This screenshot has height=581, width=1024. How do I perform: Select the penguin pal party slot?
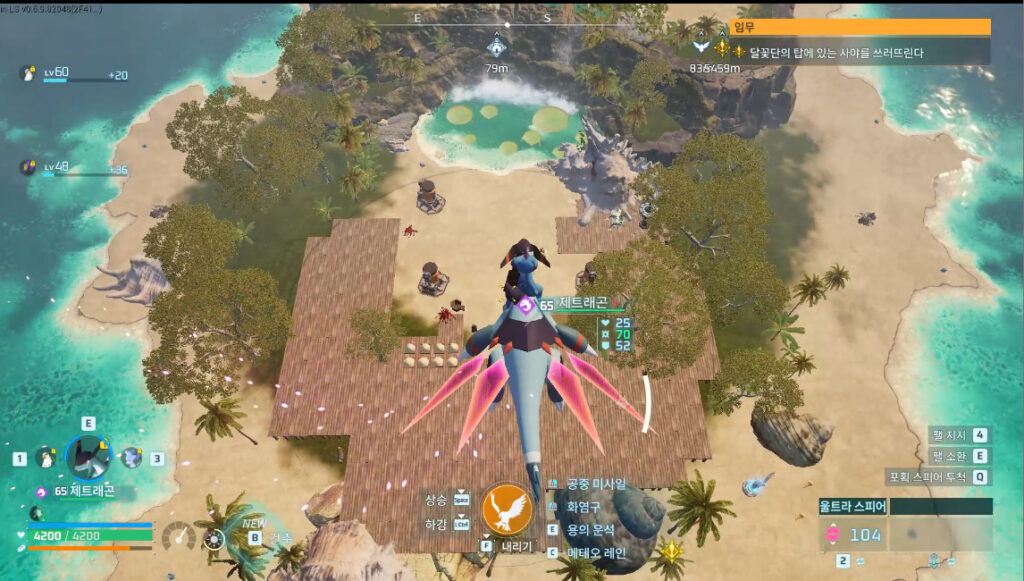click(x=46, y=458)
